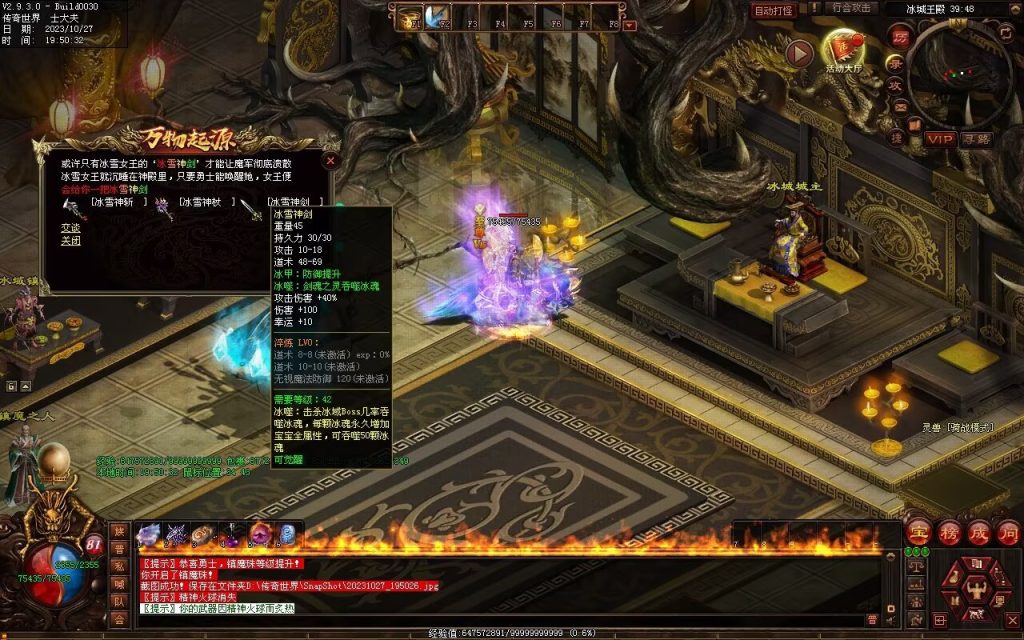
Task: Close the 万物起源 dialogue window
Action: point(331,159)
